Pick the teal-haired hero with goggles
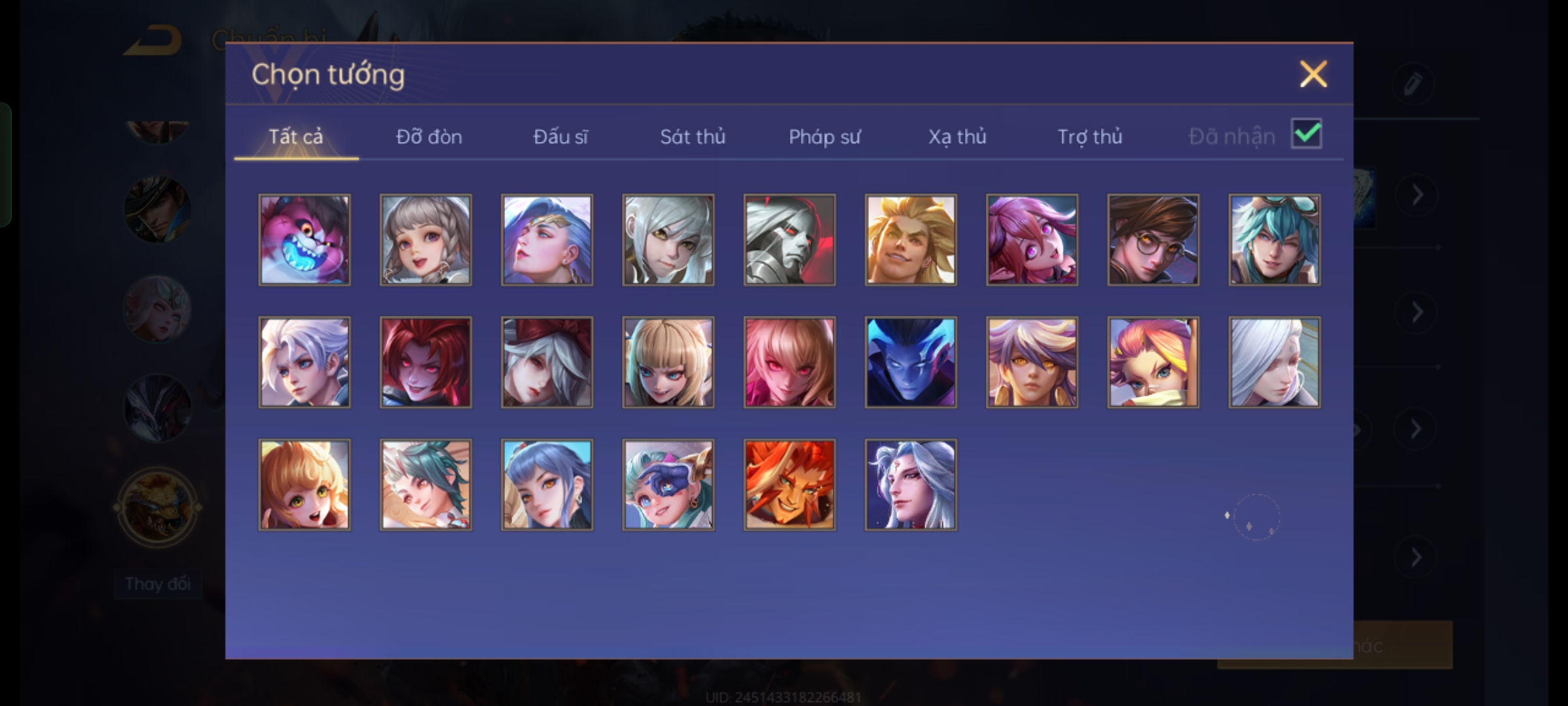This screenshot has height=706, width=1568. pos(1274,240)
